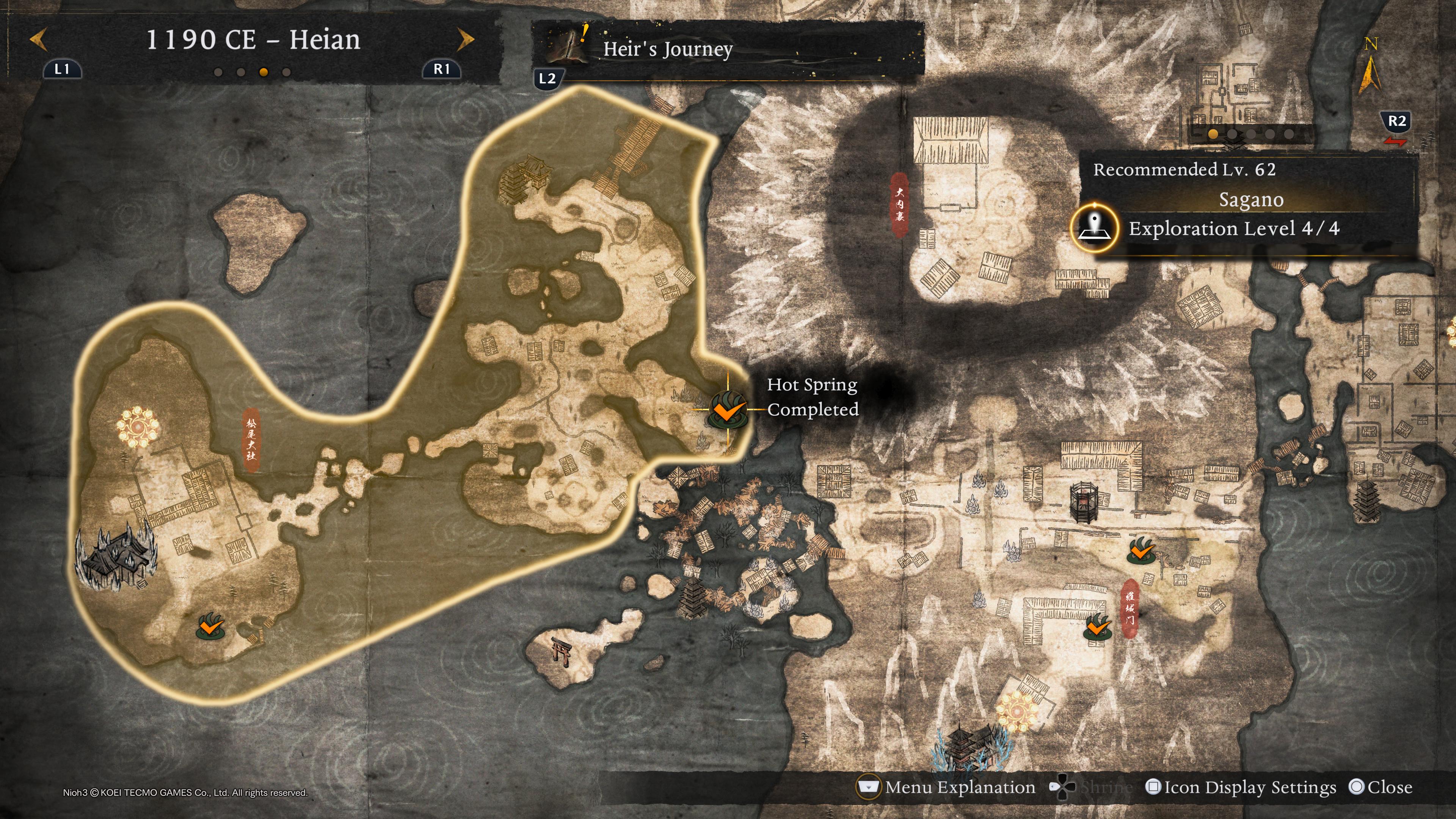
Task: Advance to the next era with the right arrow
Action: click(x=466, y=39)
